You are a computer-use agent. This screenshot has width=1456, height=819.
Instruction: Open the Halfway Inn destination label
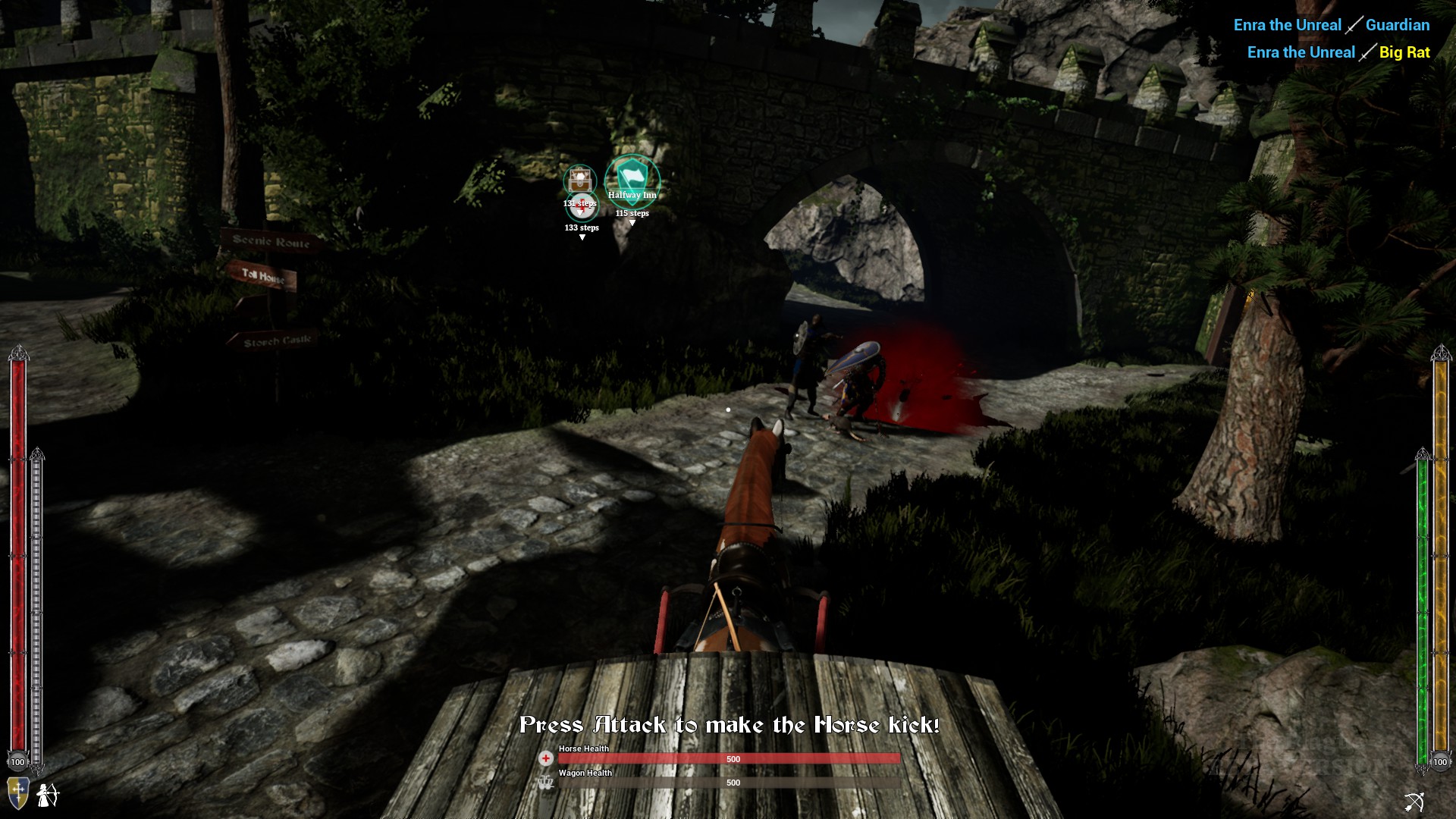pyautogui.click(x=633, y=195)
